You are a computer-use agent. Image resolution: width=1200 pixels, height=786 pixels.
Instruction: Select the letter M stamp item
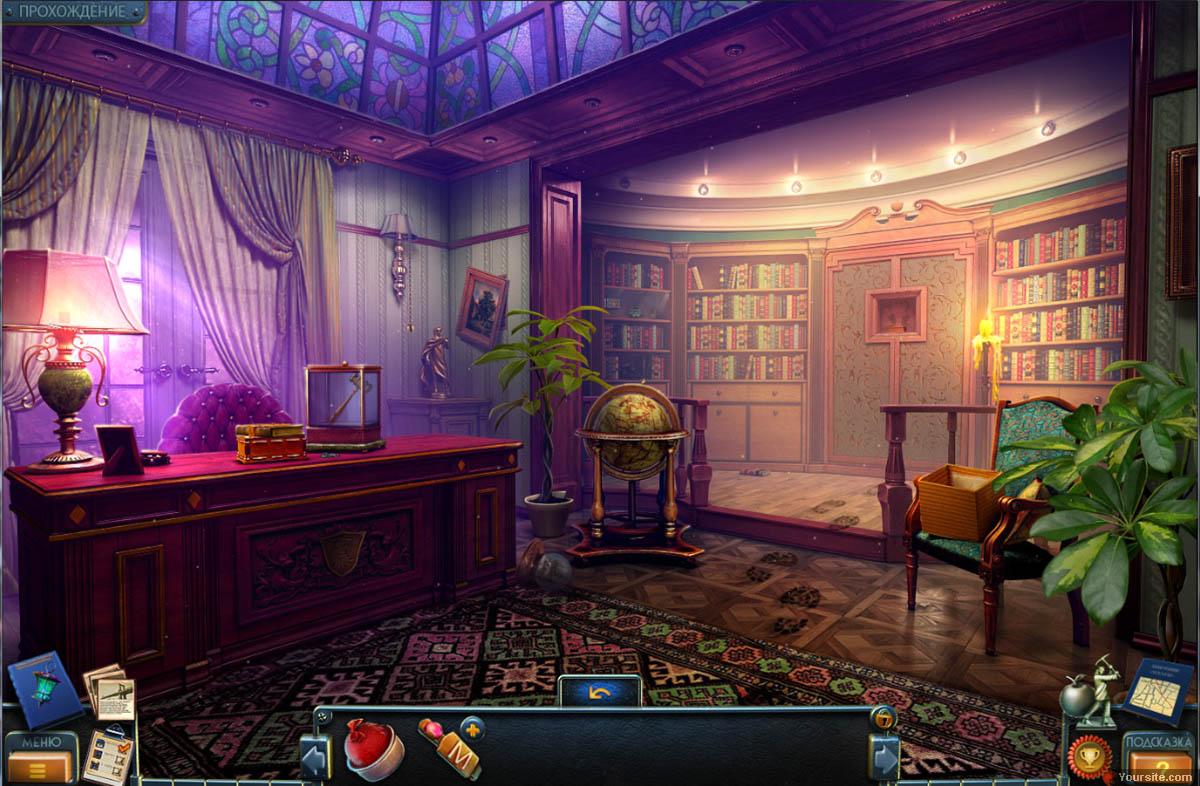(x=451, y=748)
